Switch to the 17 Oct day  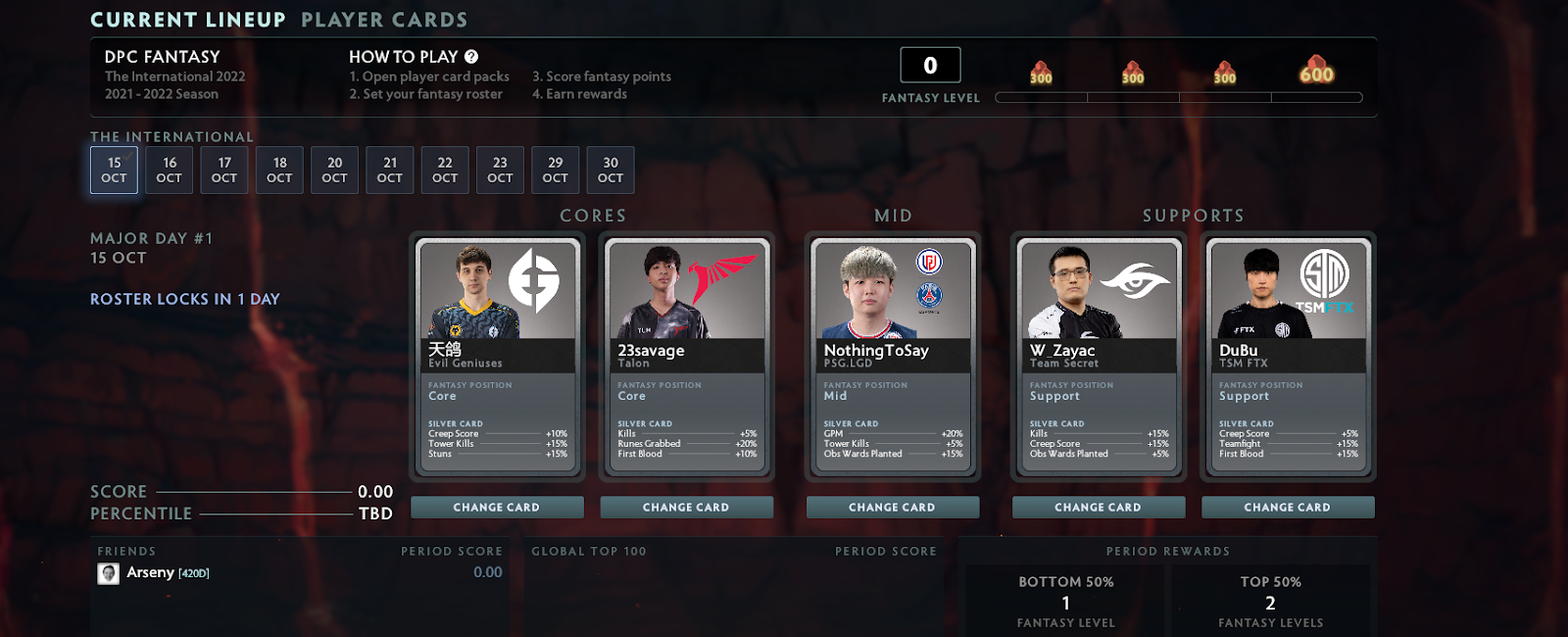224,170
